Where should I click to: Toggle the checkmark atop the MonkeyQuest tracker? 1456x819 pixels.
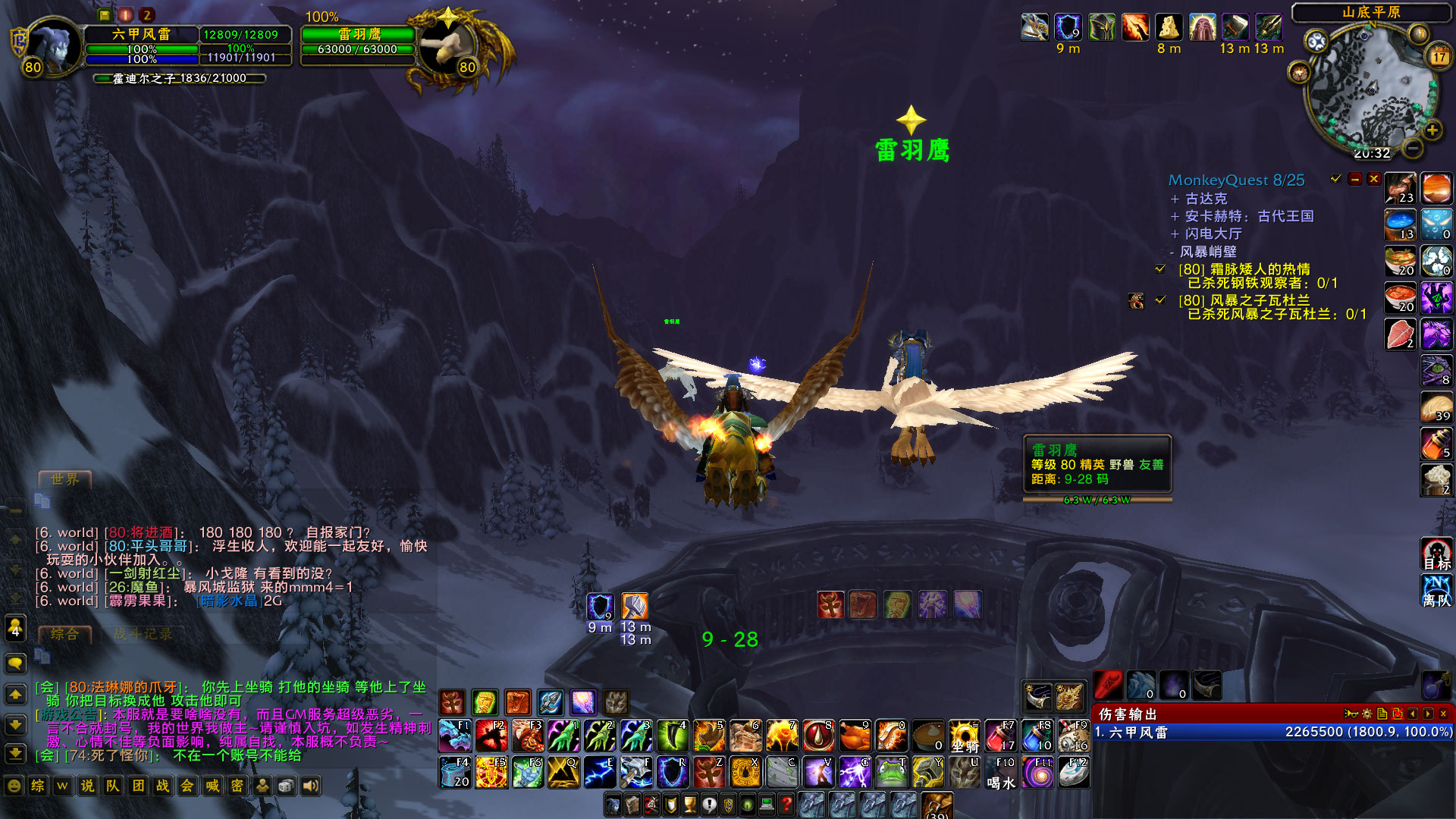pos(1335,180)
